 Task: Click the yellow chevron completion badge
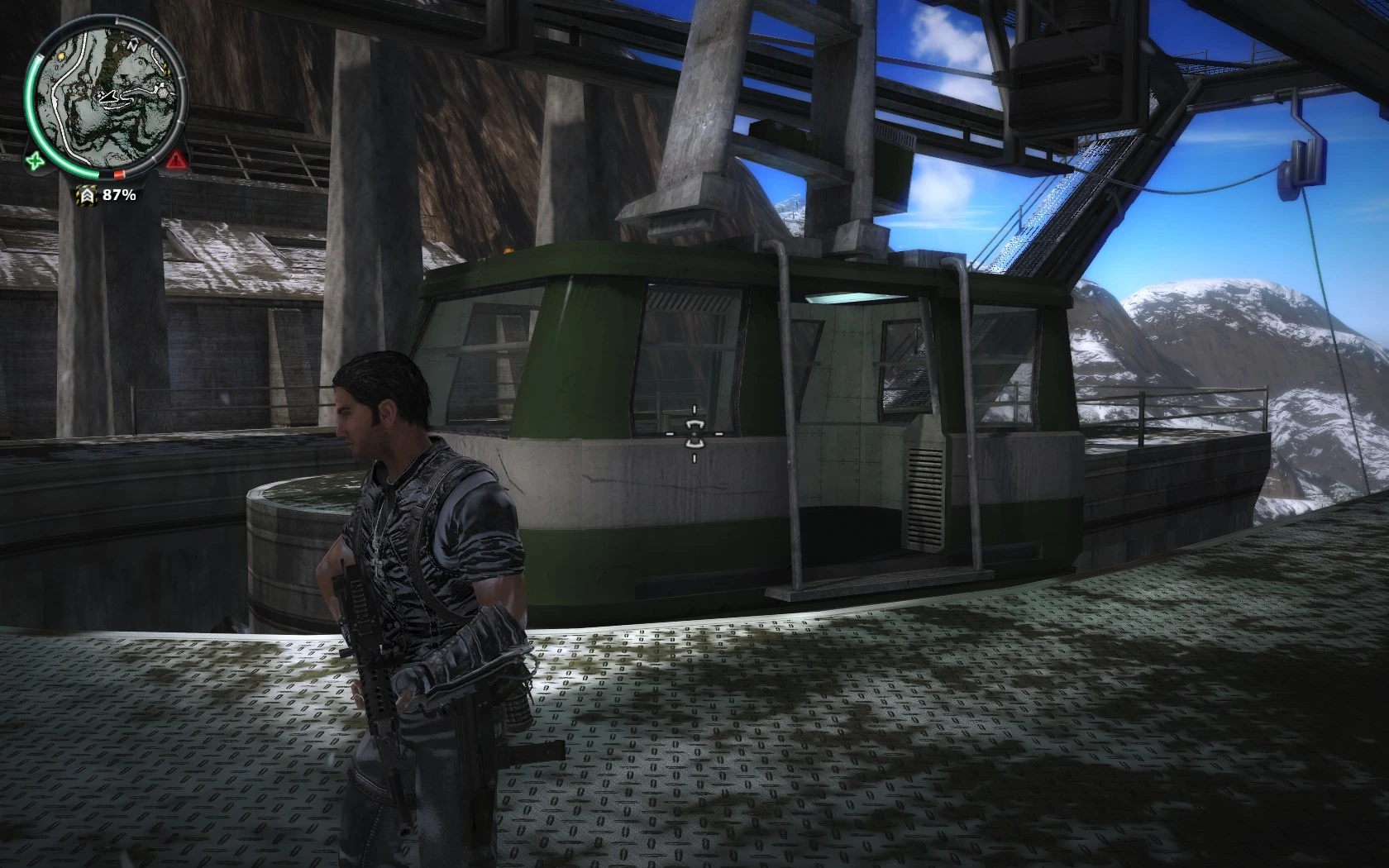(x=88, y=193)
